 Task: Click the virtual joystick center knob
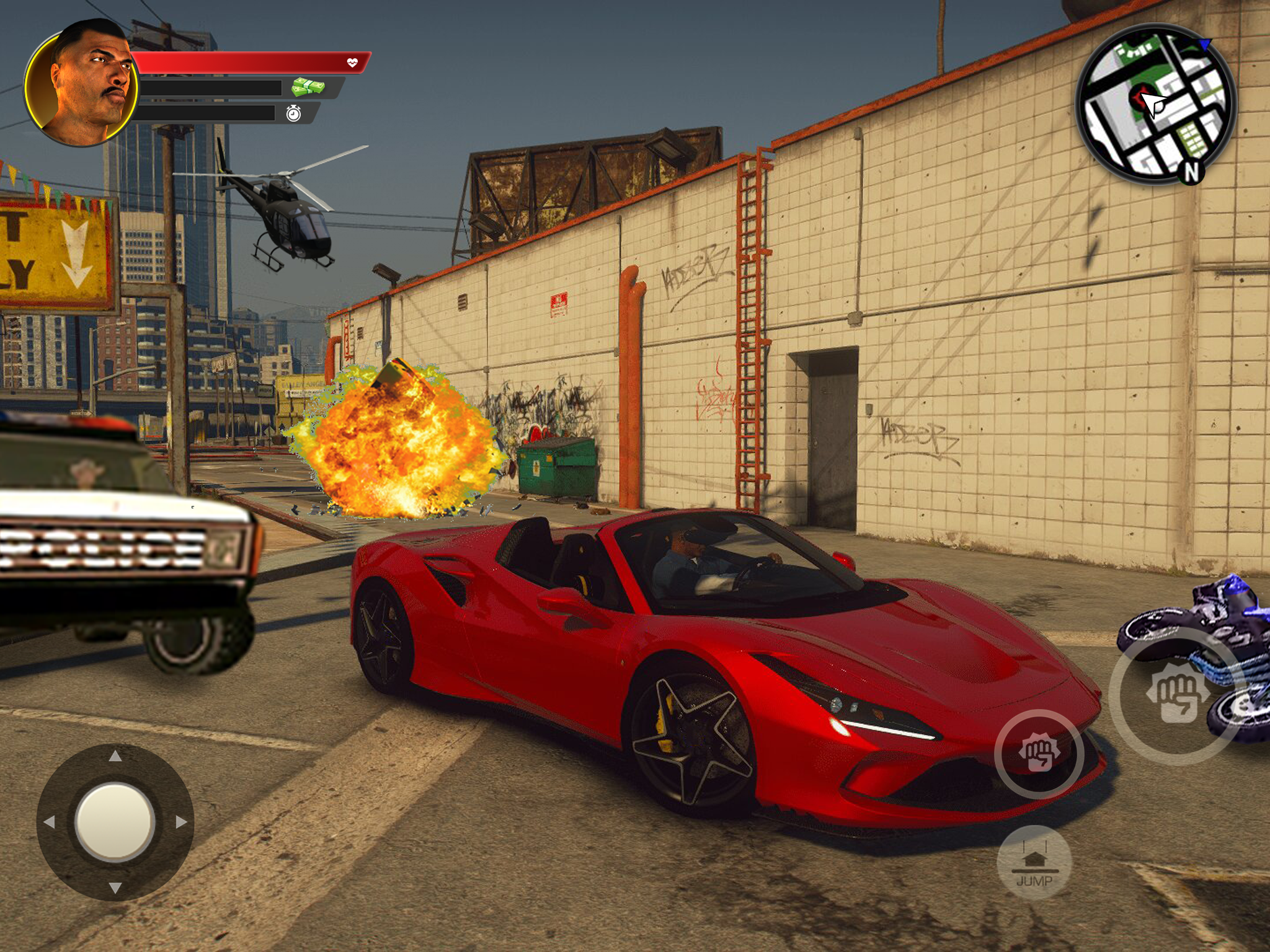(x=115, y=822)
